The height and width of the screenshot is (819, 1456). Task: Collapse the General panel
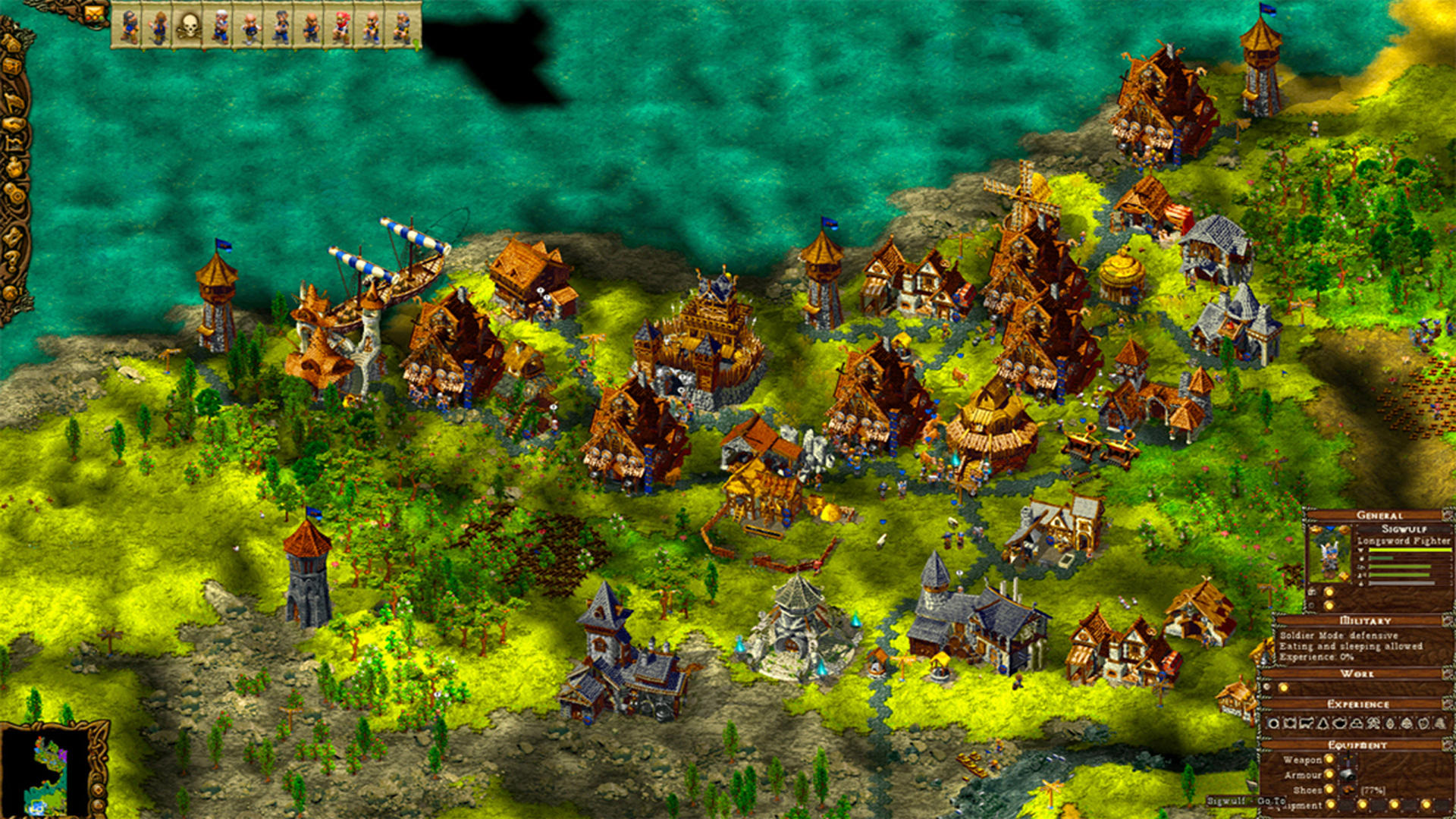click(x=1446, y=515)
